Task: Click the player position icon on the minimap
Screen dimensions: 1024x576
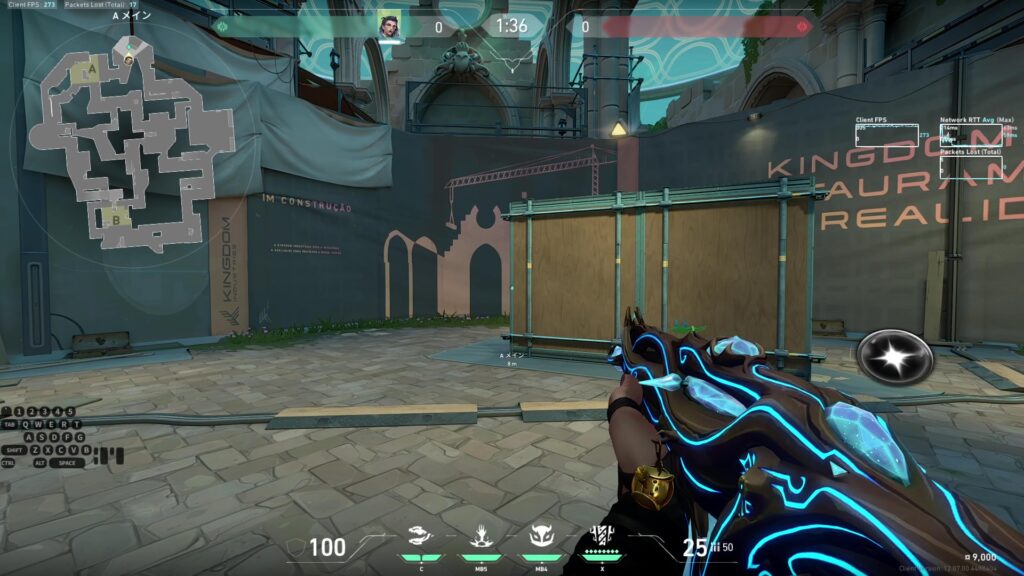Action: [129, 58]
